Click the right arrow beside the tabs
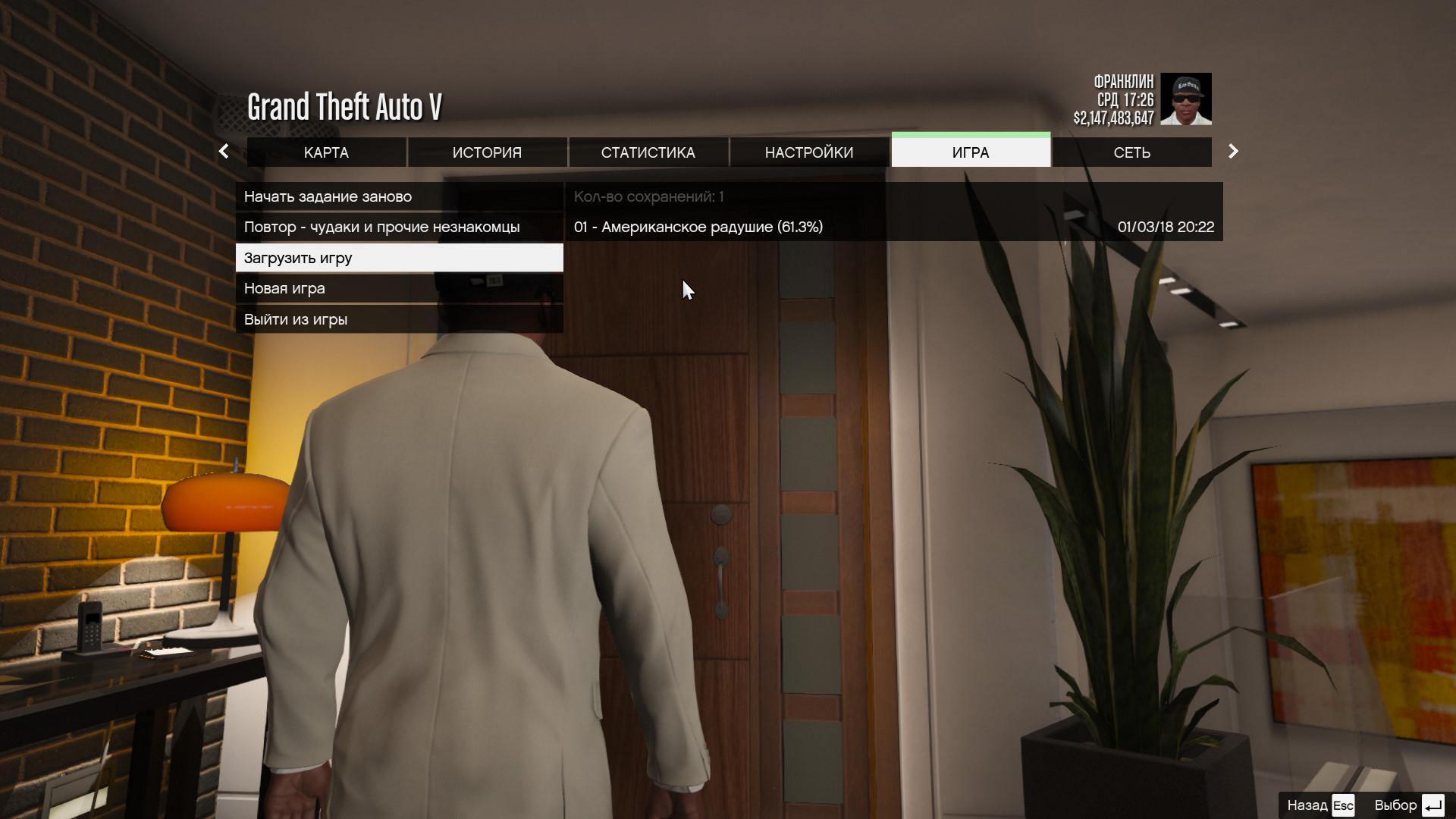 (x=1233, y=152)
